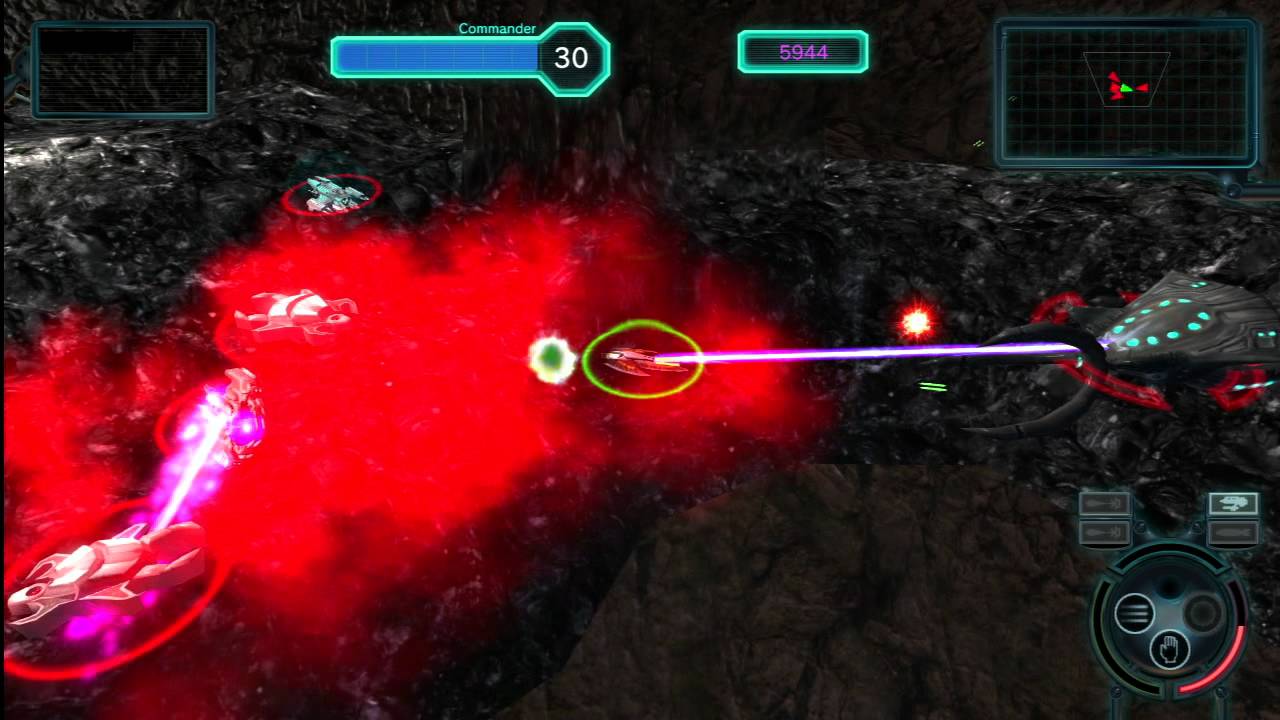The width and height of the screenshot is (1280, 720).
Task: Click the Commander label above the health bar
Action: click(x=497, y=29)
